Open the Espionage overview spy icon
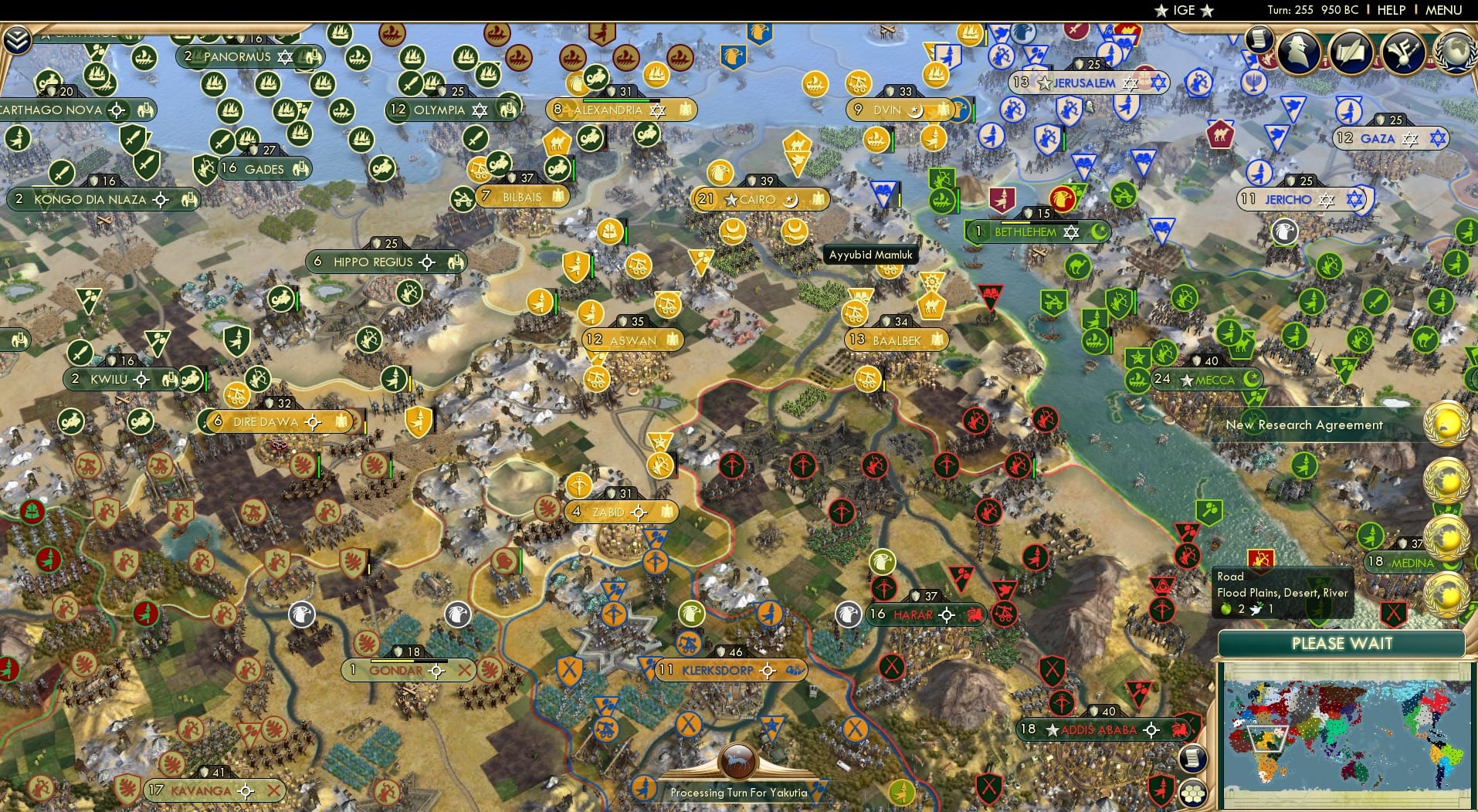Image resolution: width=1478 pixels, height=812 pixels. (x=1300, y=52)
